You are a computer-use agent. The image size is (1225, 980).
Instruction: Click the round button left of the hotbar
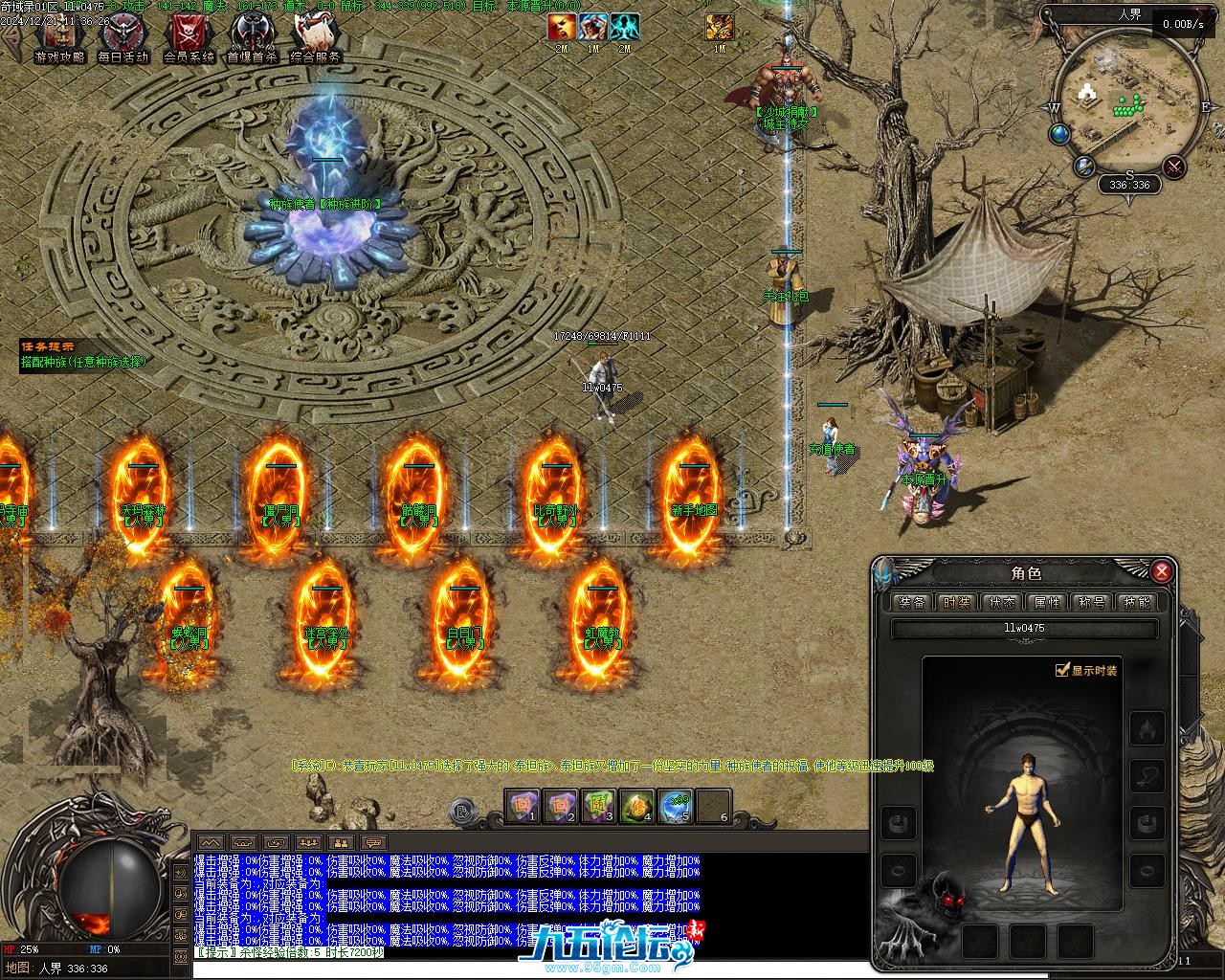tap(464, 813)
